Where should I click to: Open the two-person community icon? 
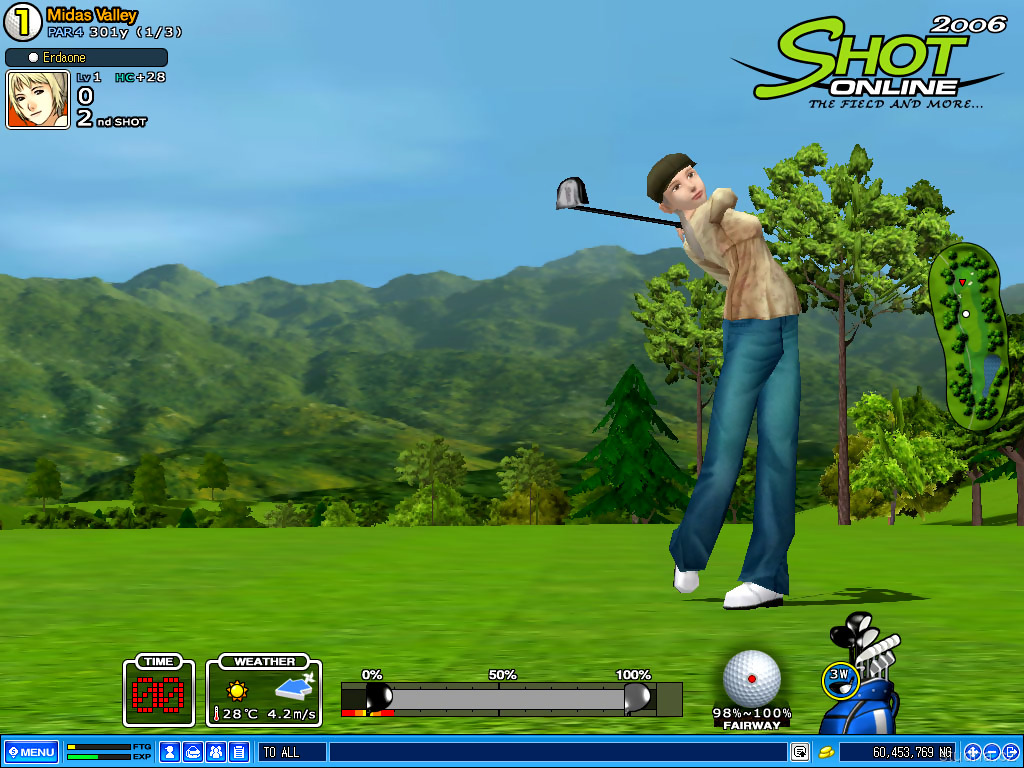tap(216, 752)
